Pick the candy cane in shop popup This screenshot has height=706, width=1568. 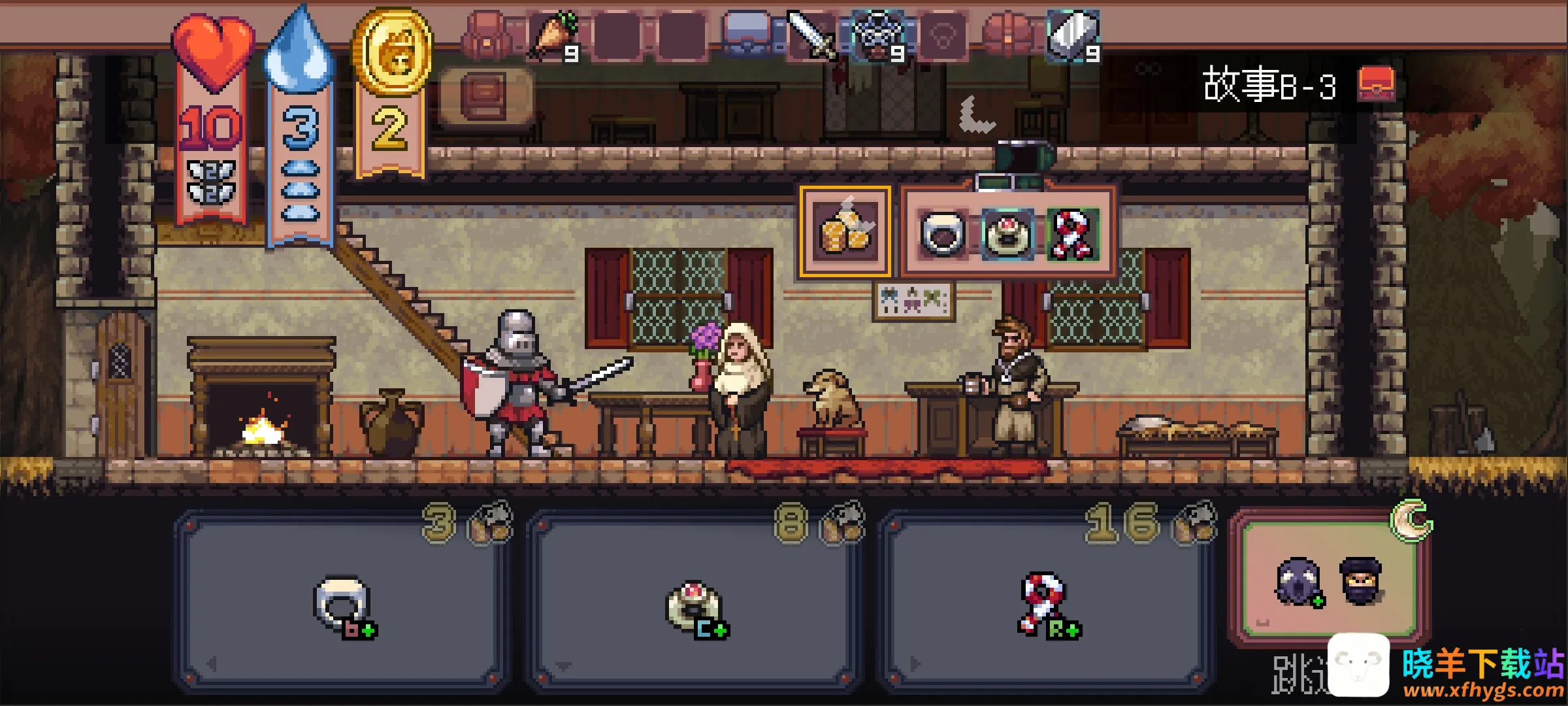[1072, 233]
